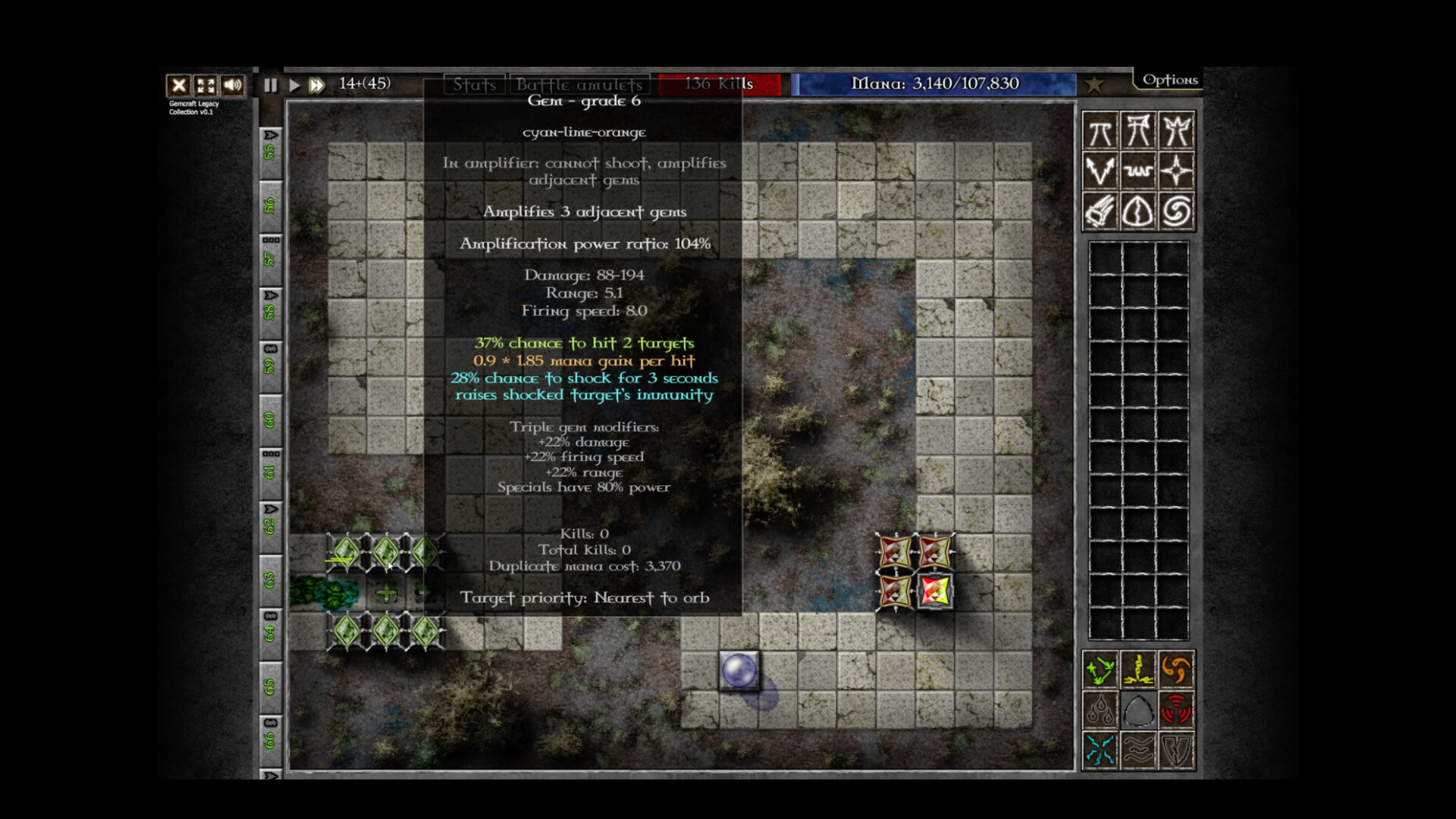Open the Stats panel

tap(474, 84)
